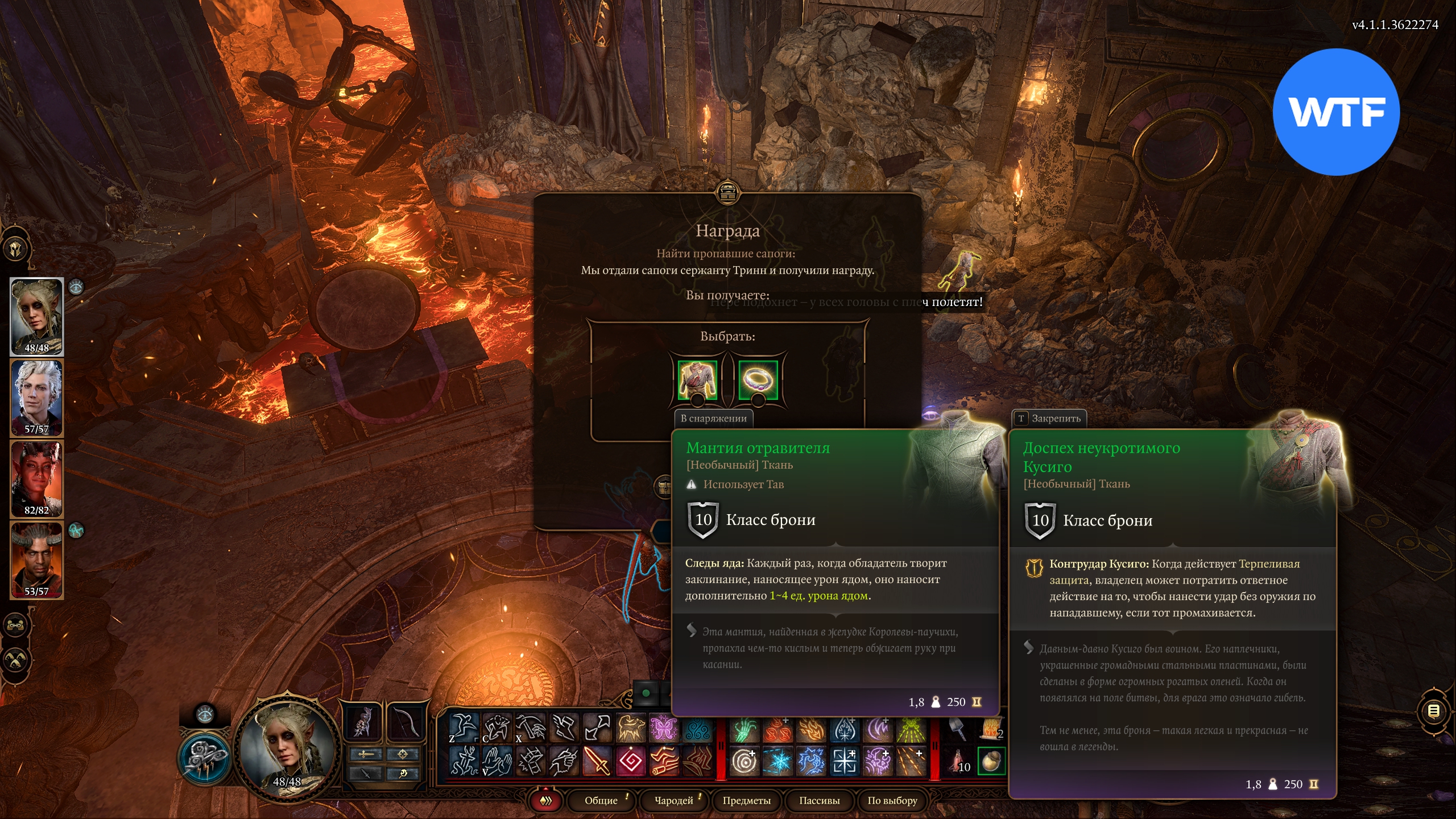Cast the green skeletal hand spell
Viewport: 1456px width, 819px height.
744,729
